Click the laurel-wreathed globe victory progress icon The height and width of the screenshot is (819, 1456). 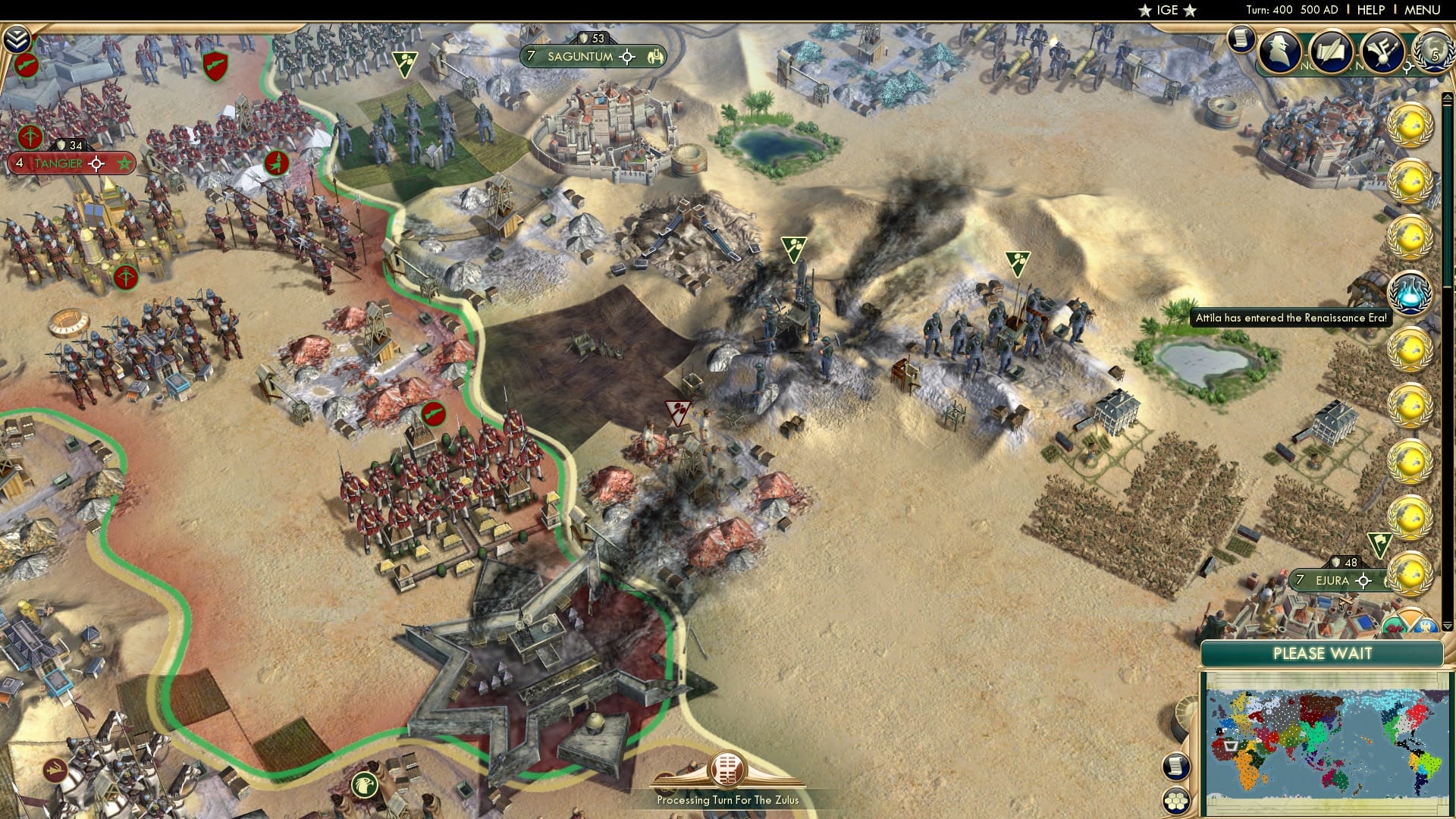pyautogui.click(x=1432, y=52)
